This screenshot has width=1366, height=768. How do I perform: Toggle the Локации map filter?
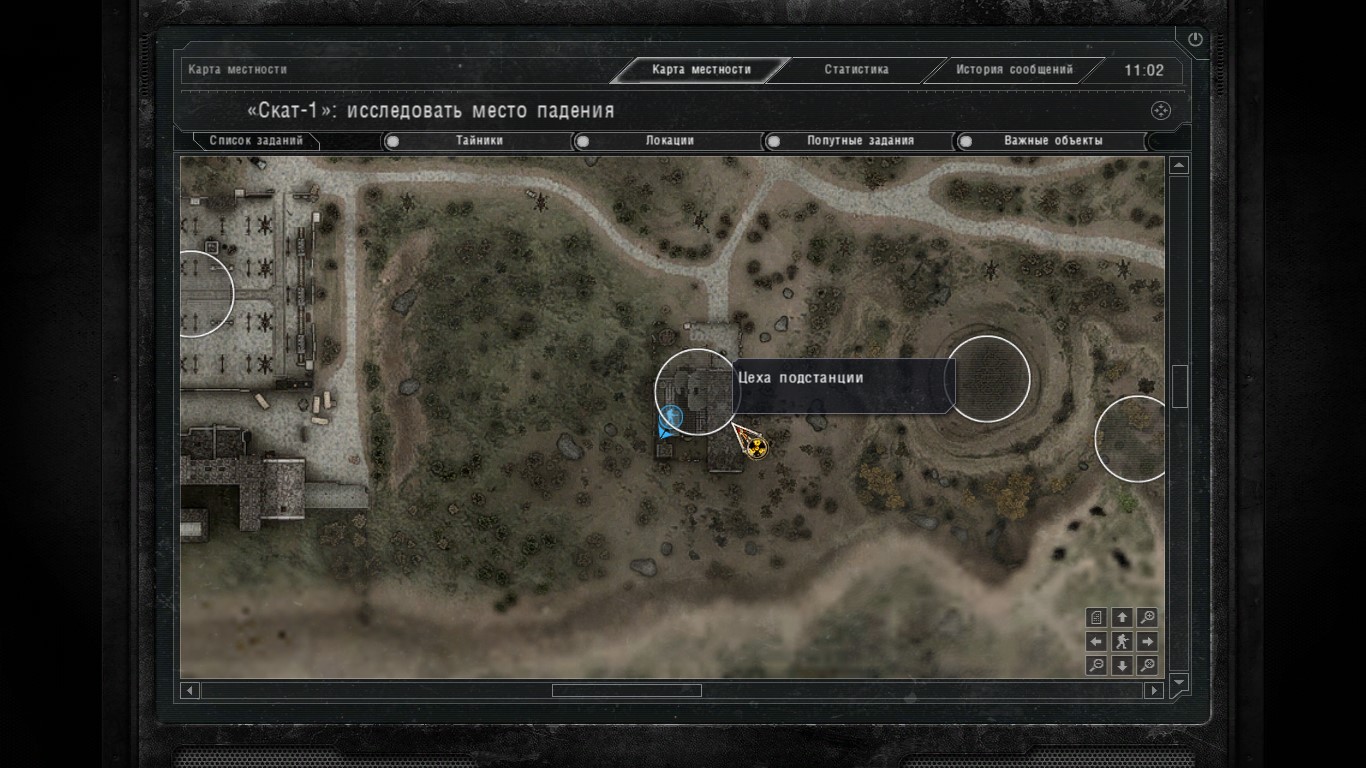669,141
